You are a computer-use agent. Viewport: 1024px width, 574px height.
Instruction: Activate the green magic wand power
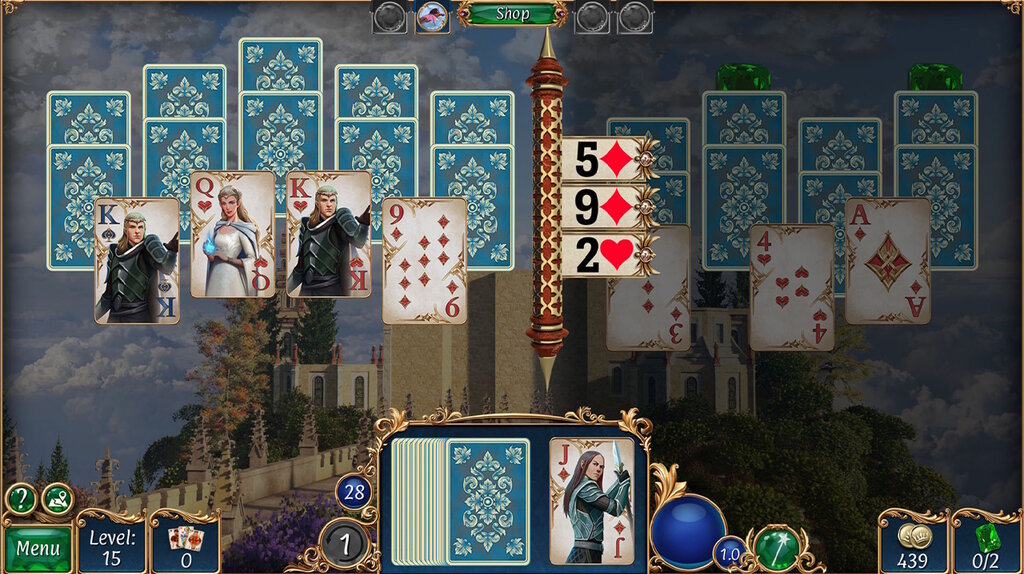pos(772,547)
